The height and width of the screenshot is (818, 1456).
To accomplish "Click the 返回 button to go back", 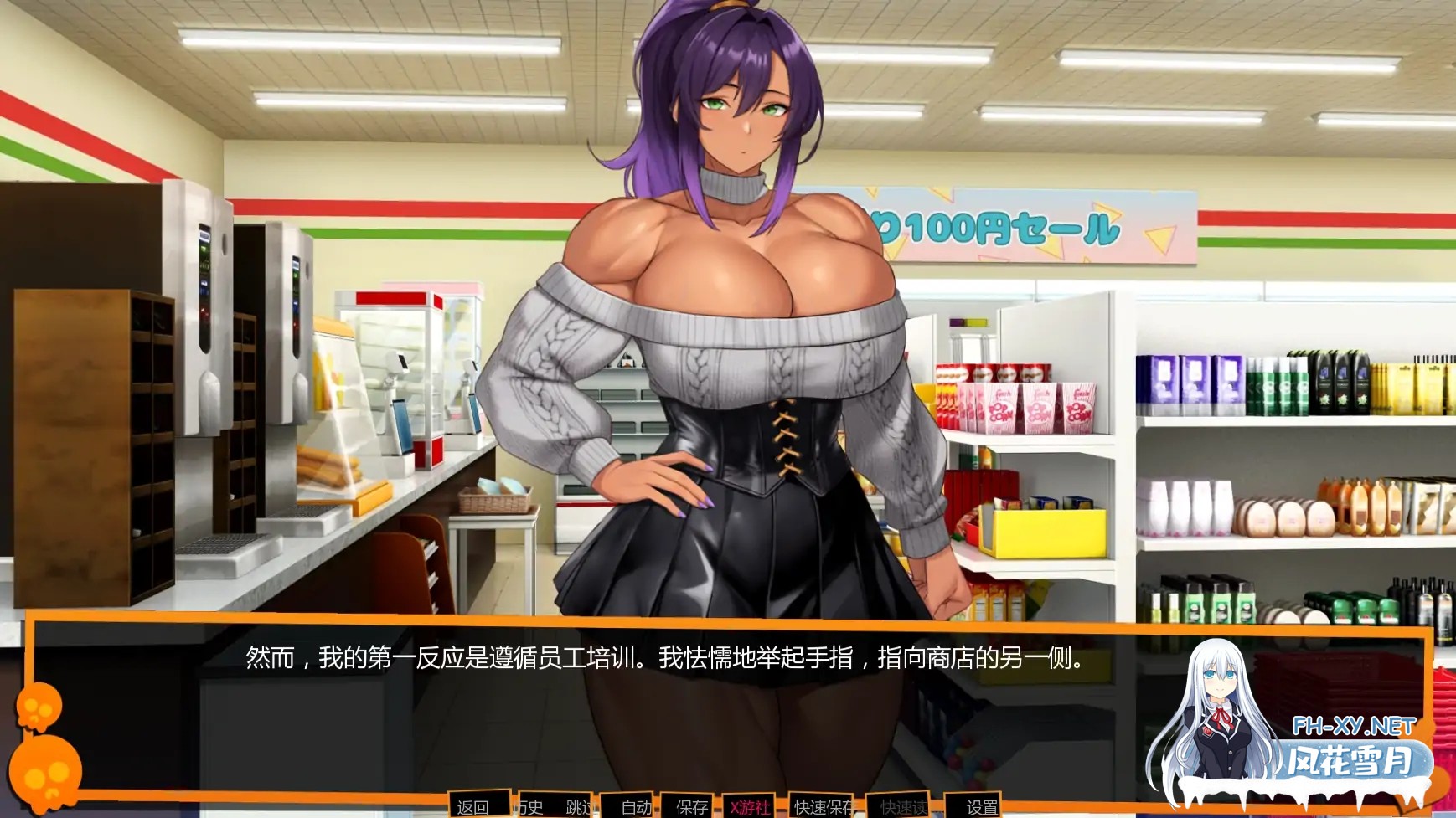I will [x=473, y=806].
